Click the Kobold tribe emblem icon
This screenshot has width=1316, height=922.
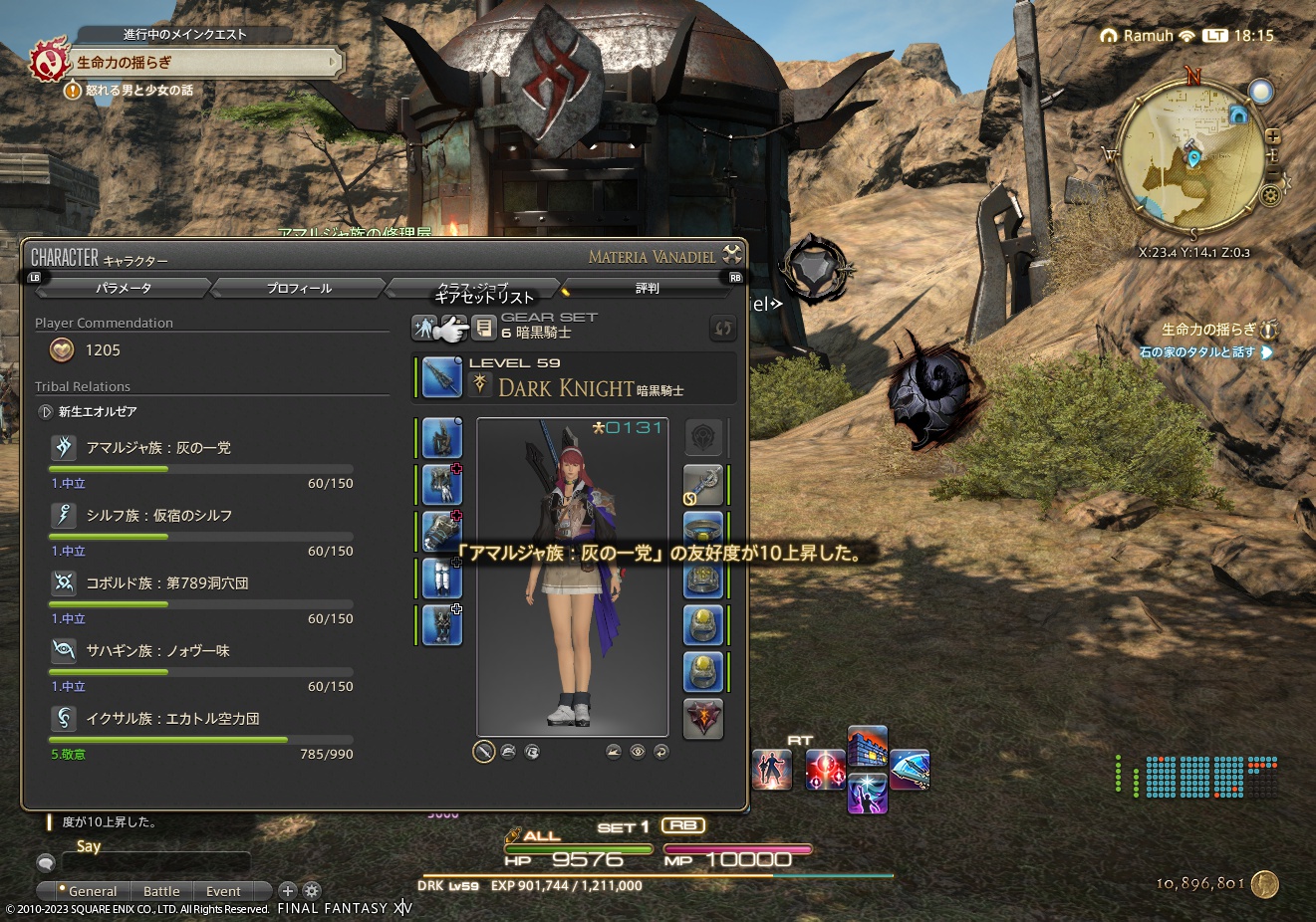pyautogui.click(x=64, y=582)
